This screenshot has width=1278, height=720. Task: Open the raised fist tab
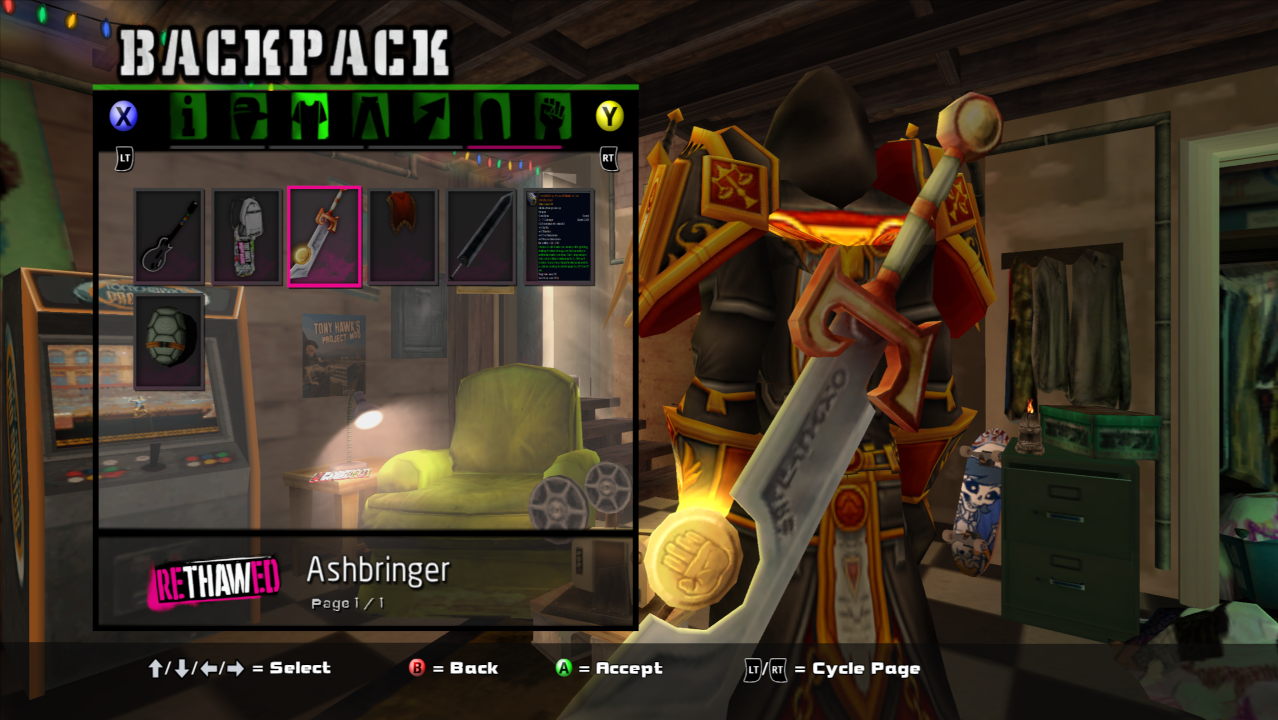coord(551,118)
